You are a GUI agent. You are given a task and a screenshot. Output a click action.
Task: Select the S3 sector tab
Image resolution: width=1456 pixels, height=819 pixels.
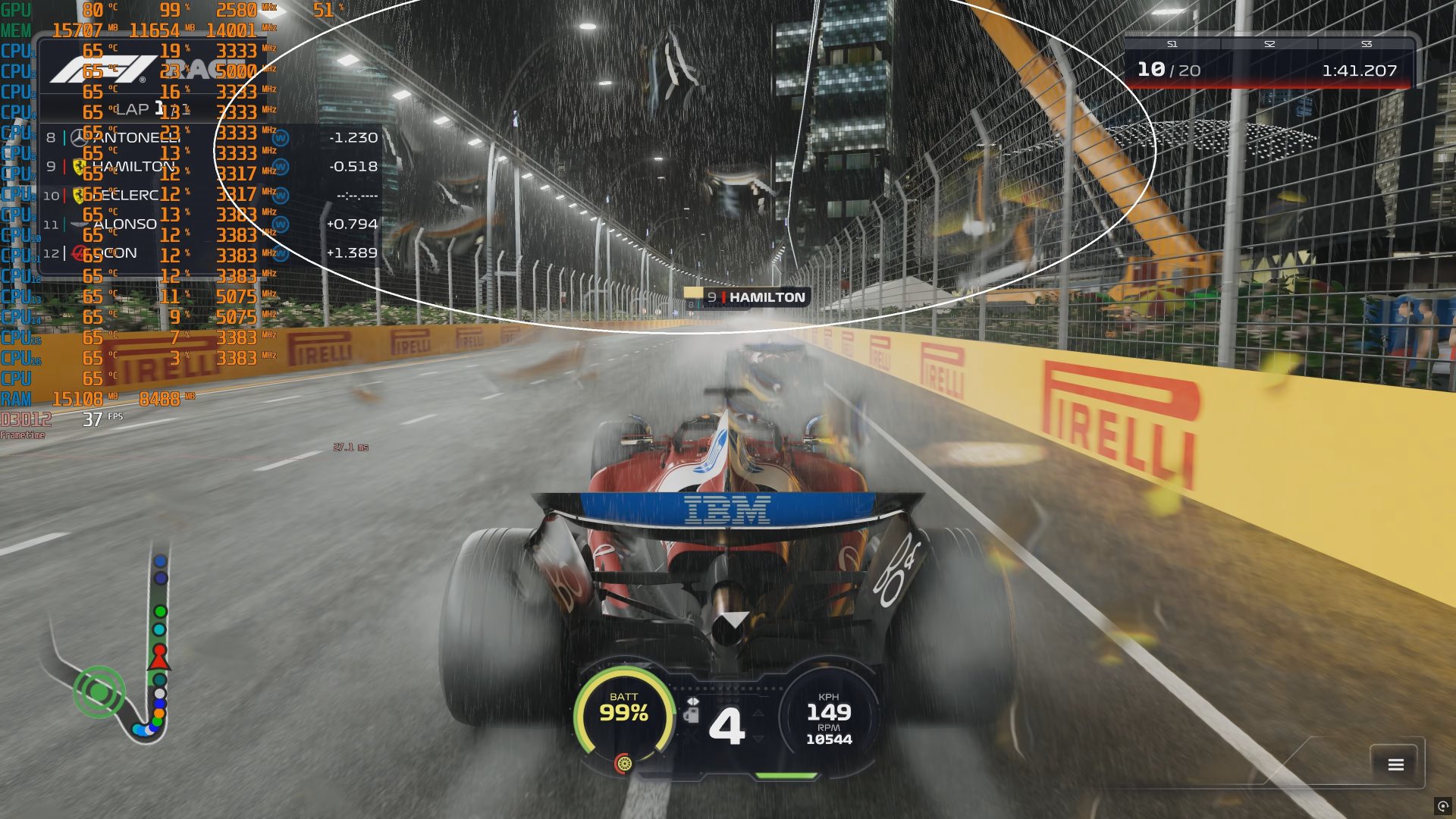(1365, 44)
